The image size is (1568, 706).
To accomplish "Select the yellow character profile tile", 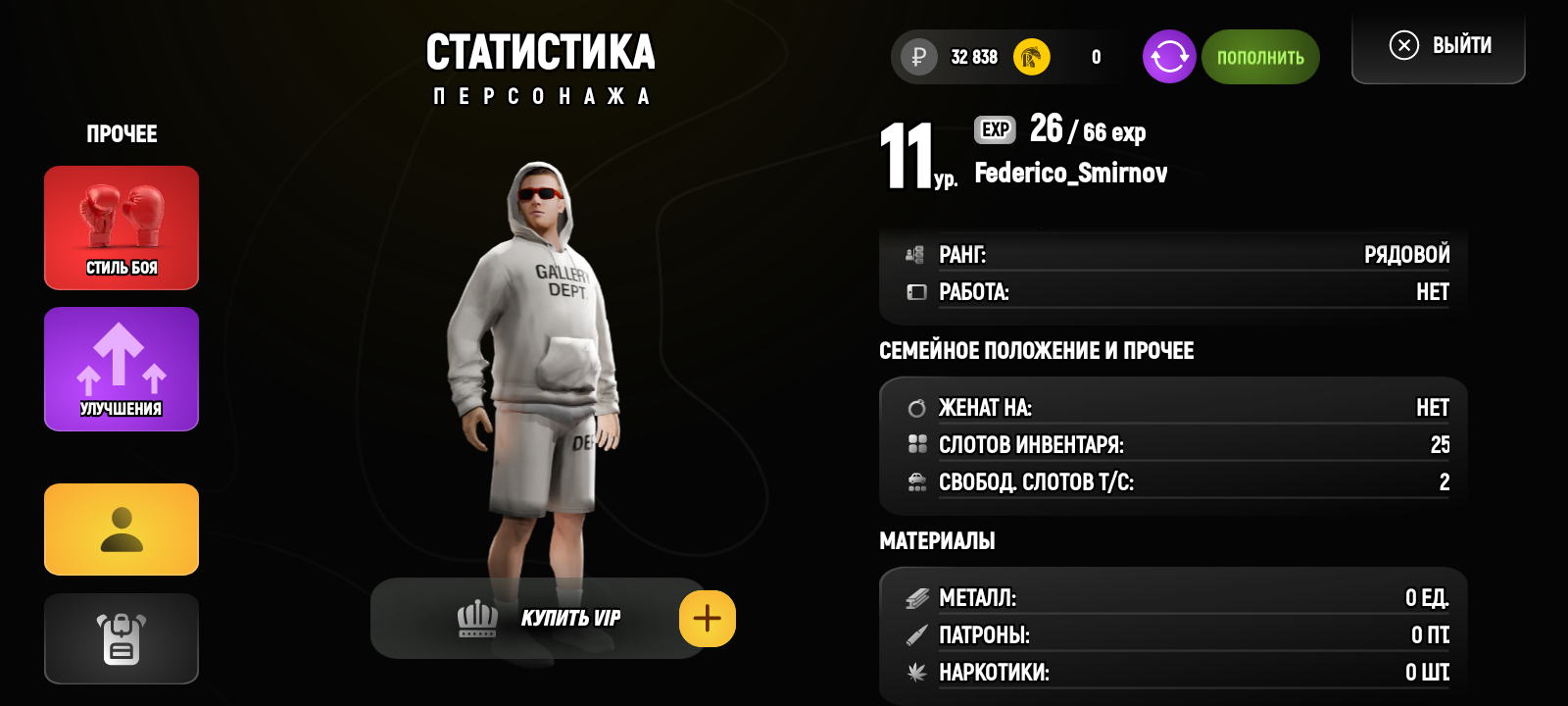I will 122,529.
